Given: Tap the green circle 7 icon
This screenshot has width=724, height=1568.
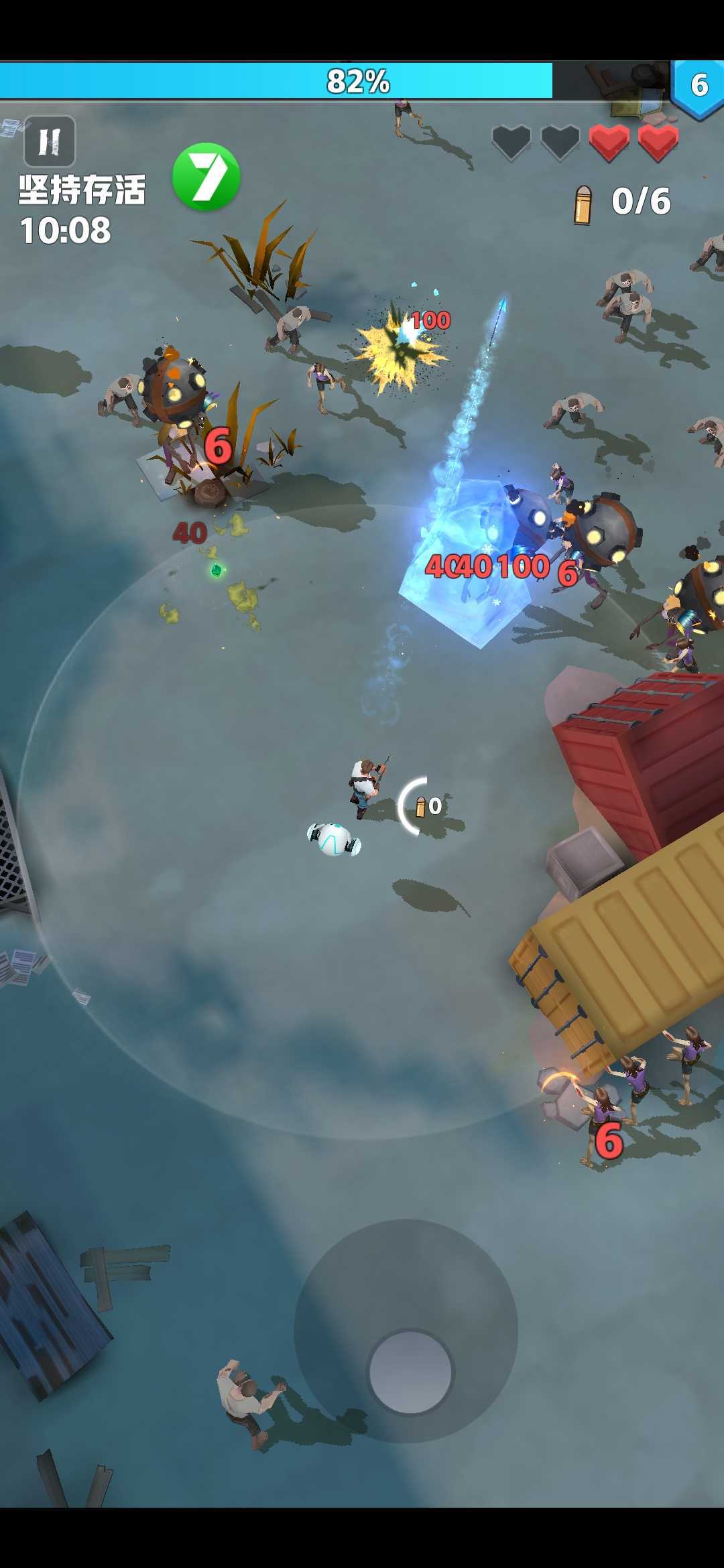Looking at the screenshot, I should (x=206, y=177).
